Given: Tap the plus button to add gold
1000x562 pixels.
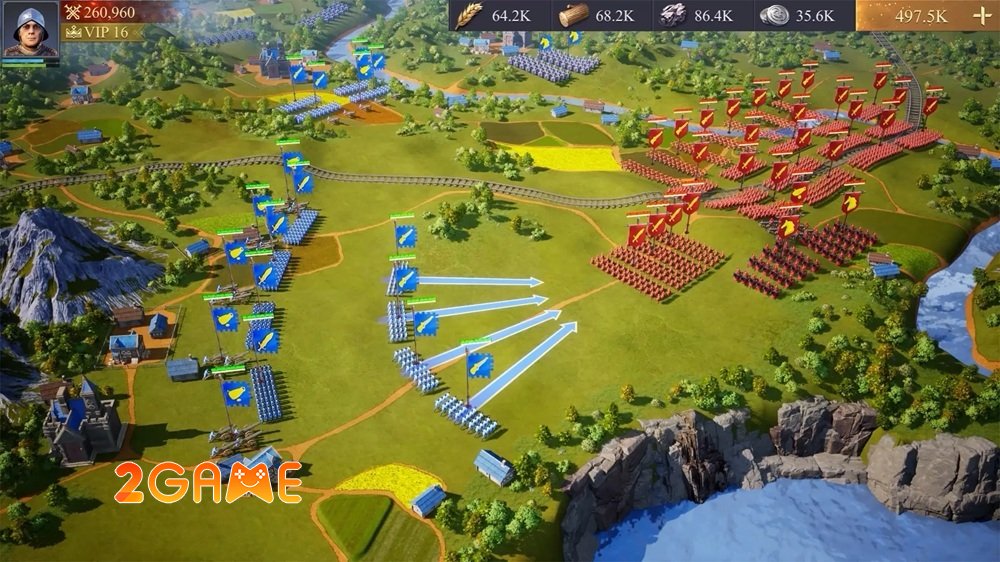Looking at the screenshot, I should coord(979,16).
